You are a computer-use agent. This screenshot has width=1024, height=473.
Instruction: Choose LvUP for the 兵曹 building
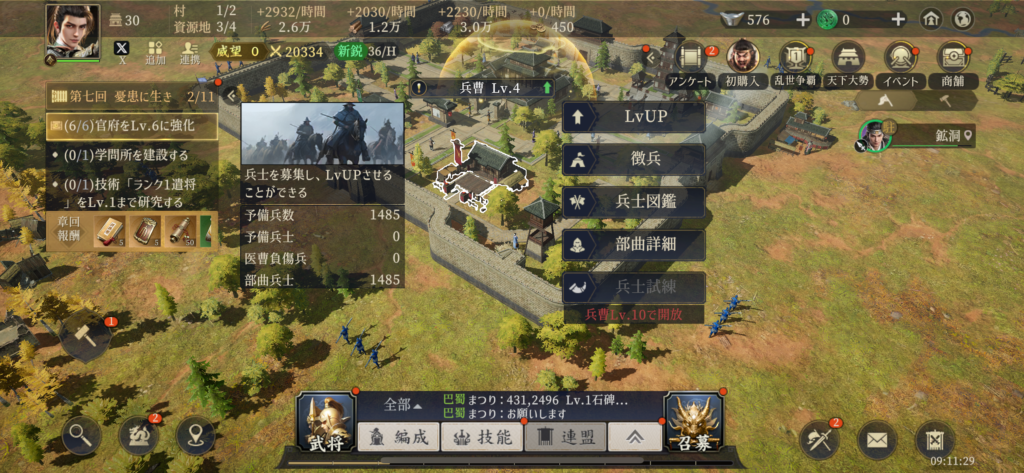(634, 118)
